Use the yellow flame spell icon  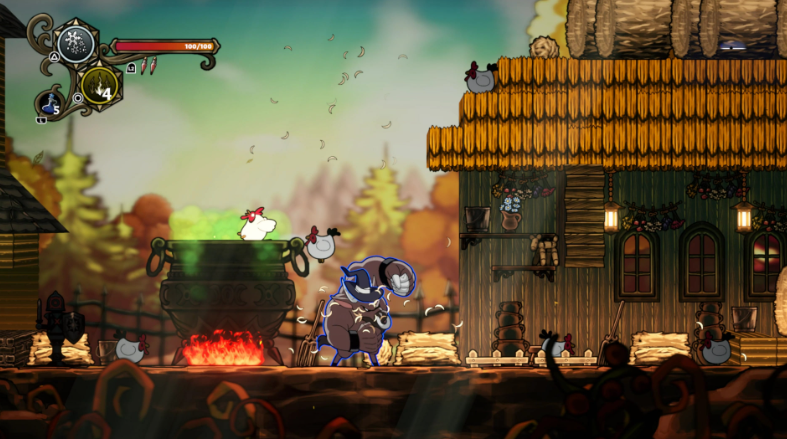point(100,84)
